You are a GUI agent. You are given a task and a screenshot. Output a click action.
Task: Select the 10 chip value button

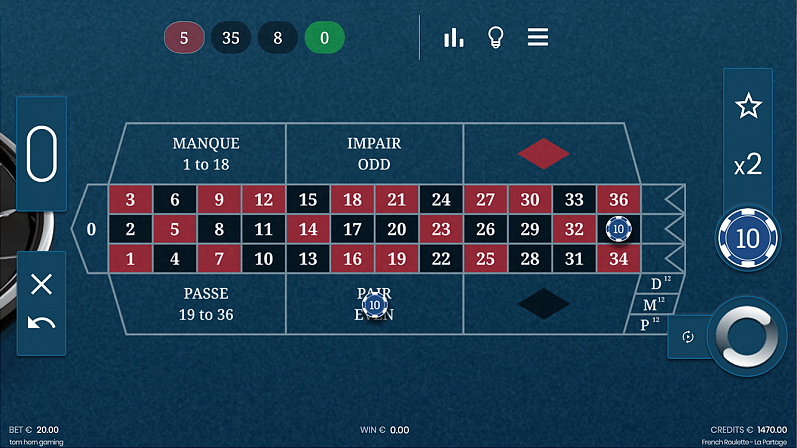tap(748, 238)
